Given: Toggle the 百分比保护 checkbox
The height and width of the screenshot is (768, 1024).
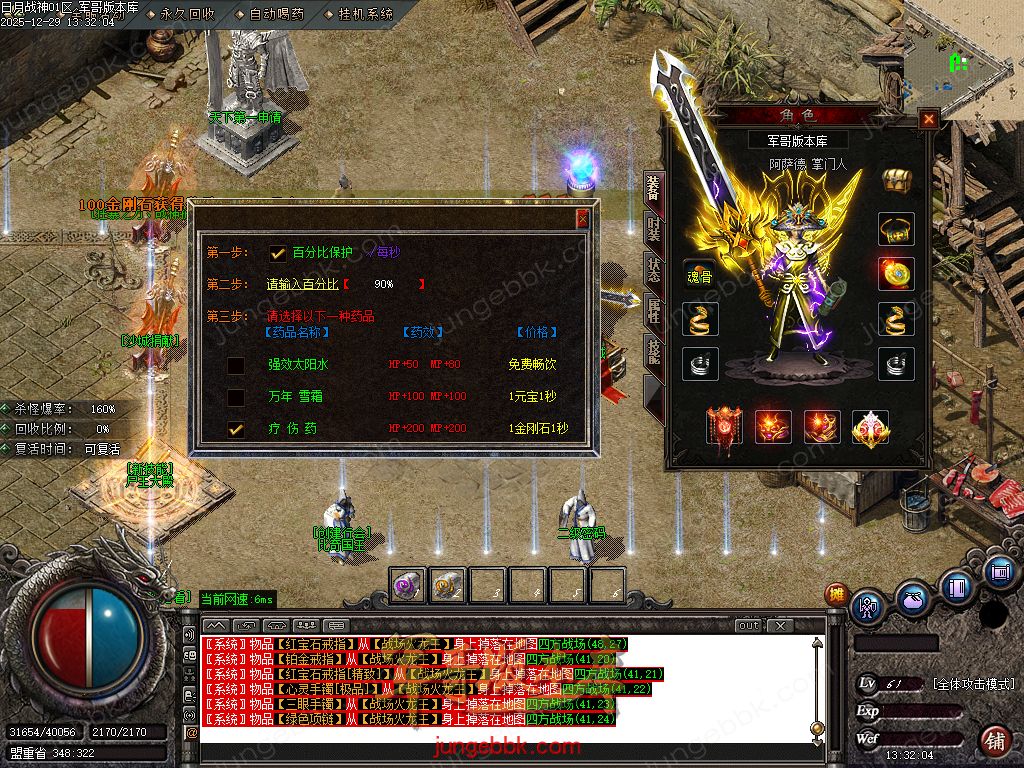Looking at the screenshot, I should point(278,253).
